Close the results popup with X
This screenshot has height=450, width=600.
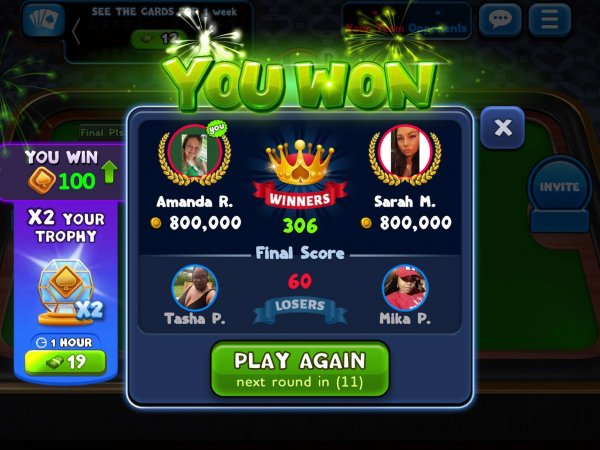coord(503,128)
